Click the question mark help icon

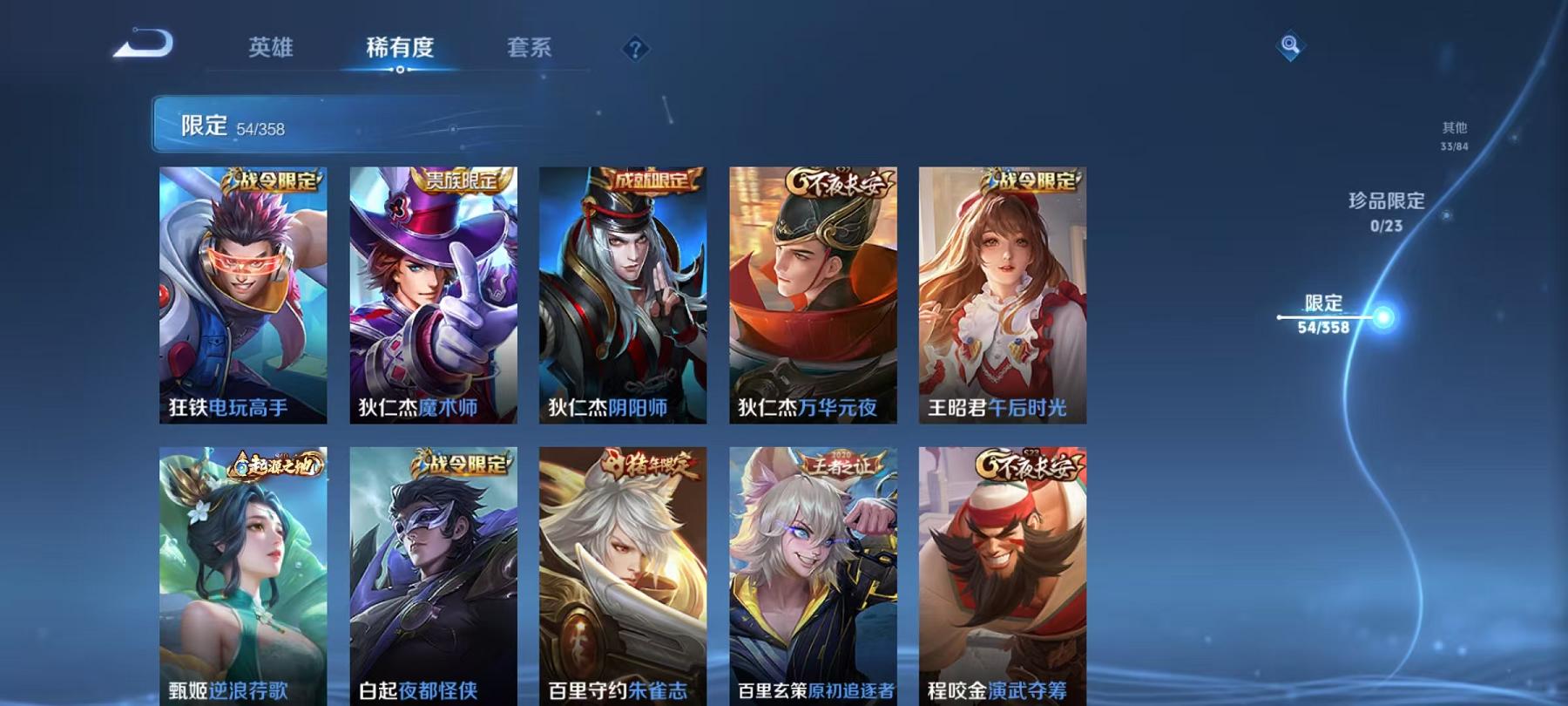point(636,50)
